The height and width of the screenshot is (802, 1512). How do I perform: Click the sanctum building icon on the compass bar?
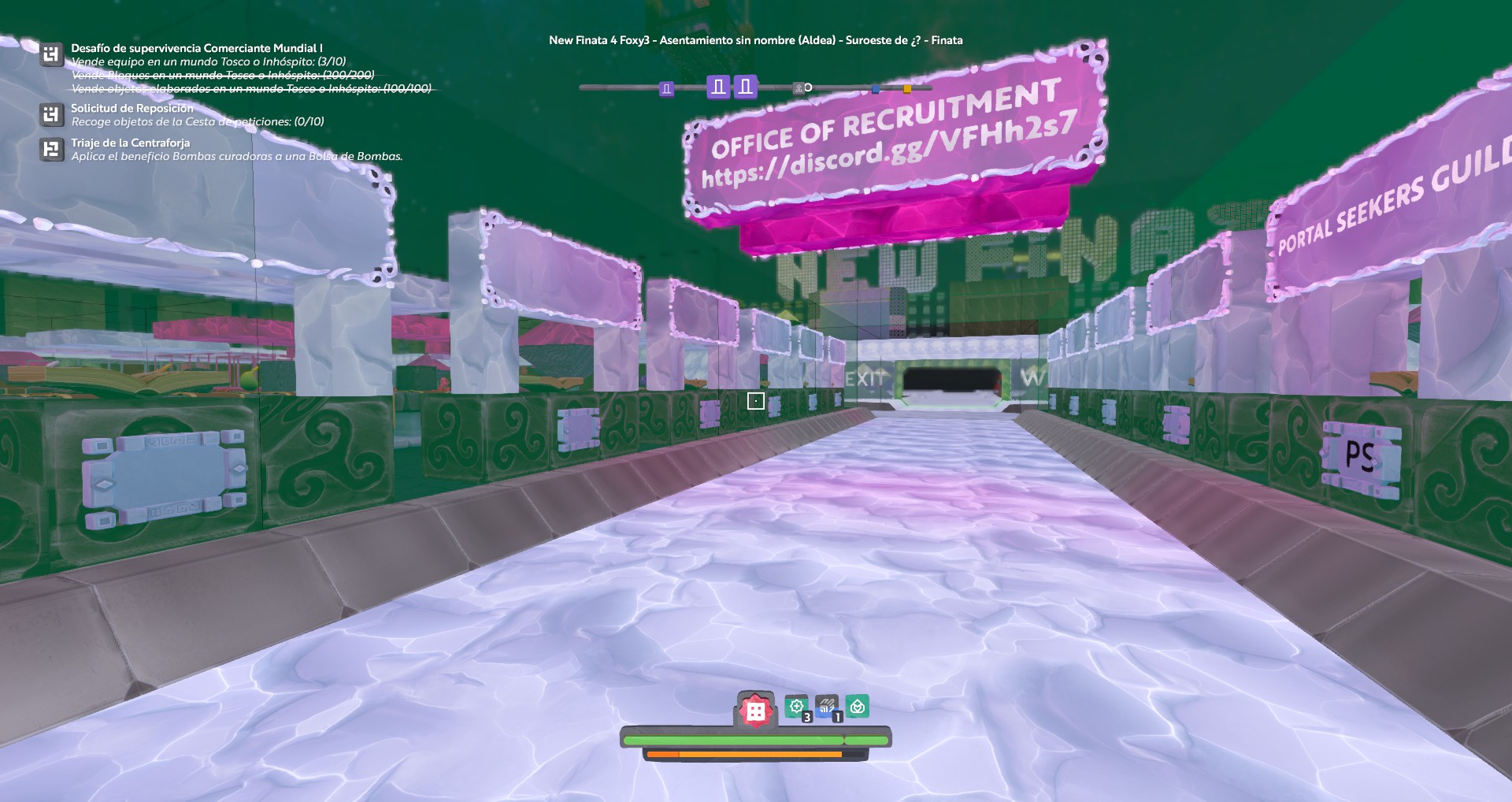(799, 88)
